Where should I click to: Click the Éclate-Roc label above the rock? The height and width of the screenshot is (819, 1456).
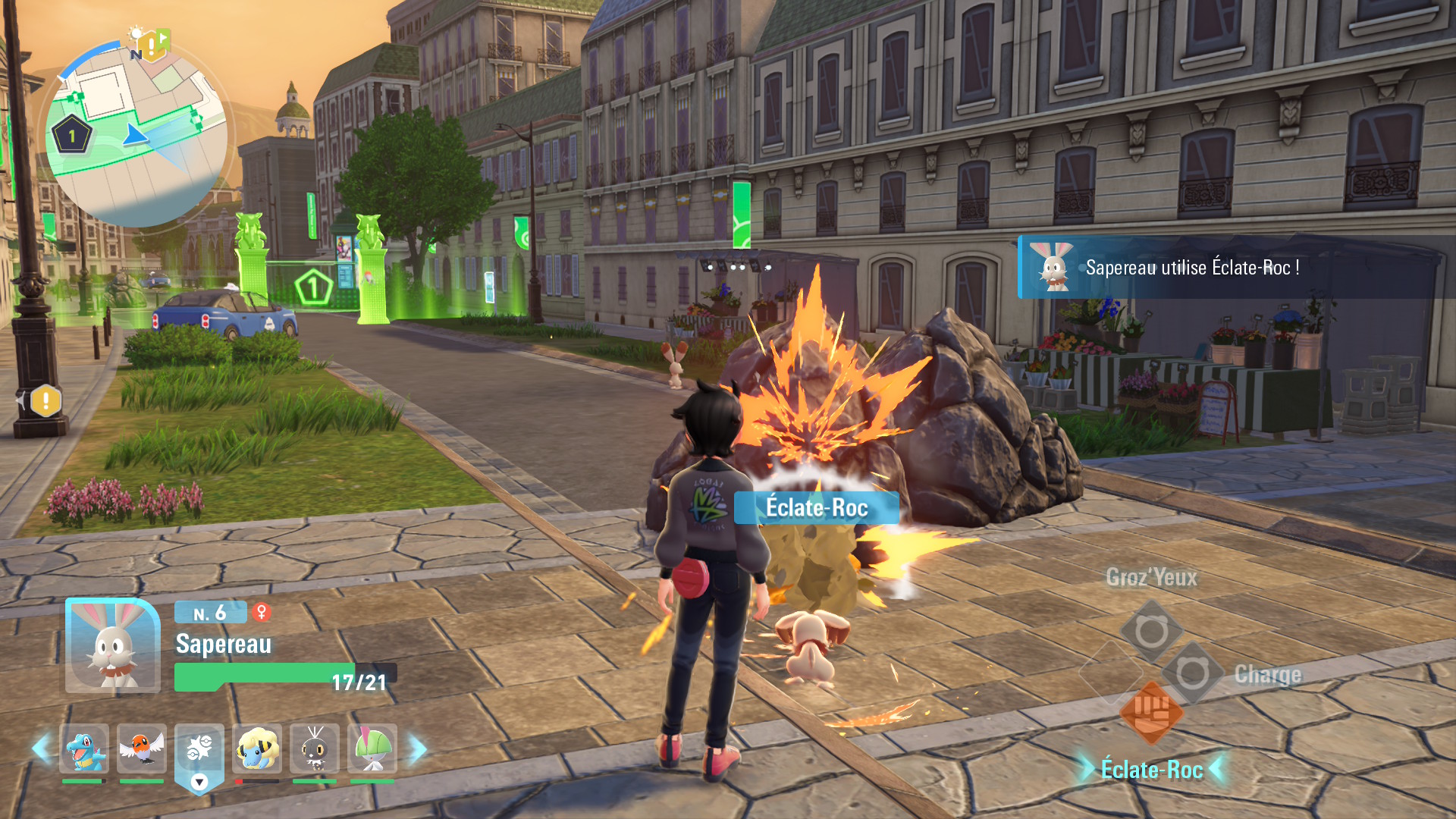coord(816,507)
